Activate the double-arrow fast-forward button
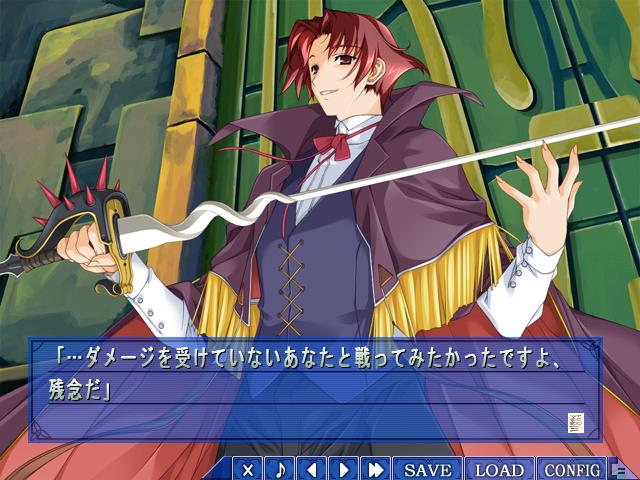Image resolution: width=640 pixels, height=480 pixels. [x=376, y=469]
